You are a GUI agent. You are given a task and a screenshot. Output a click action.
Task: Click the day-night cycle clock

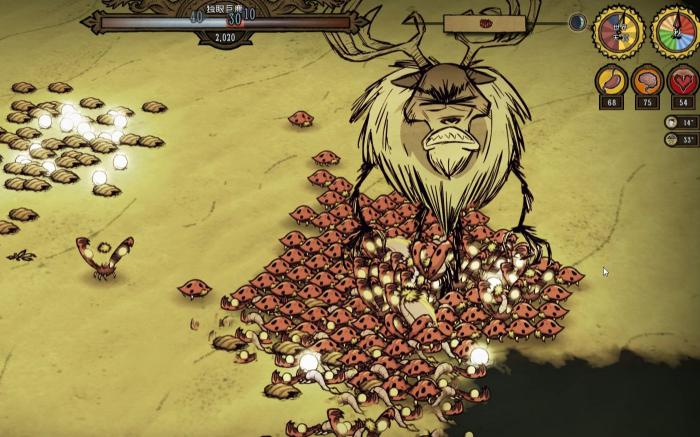coord(617,31)
